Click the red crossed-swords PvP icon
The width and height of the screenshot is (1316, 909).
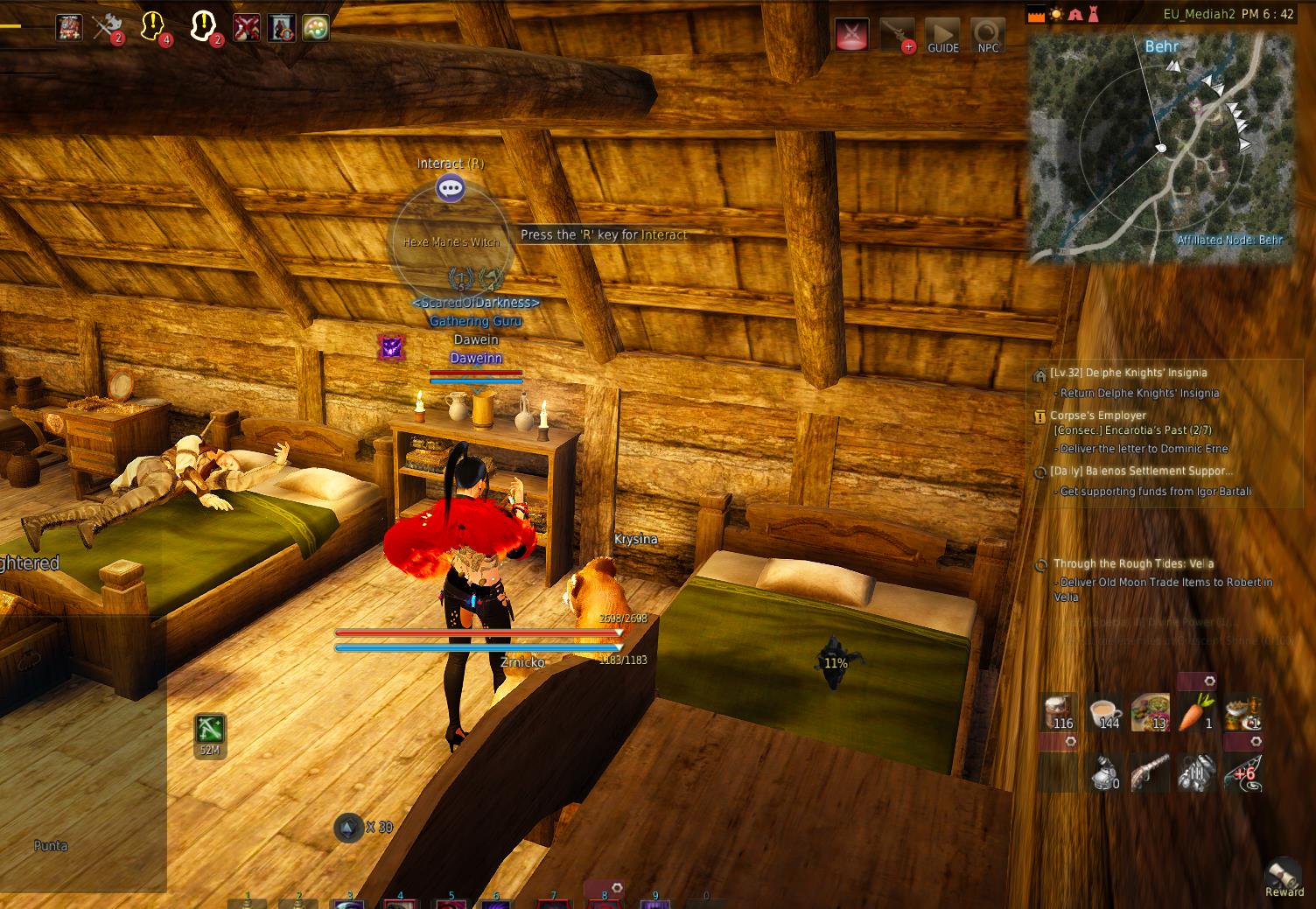coord(852,35)
